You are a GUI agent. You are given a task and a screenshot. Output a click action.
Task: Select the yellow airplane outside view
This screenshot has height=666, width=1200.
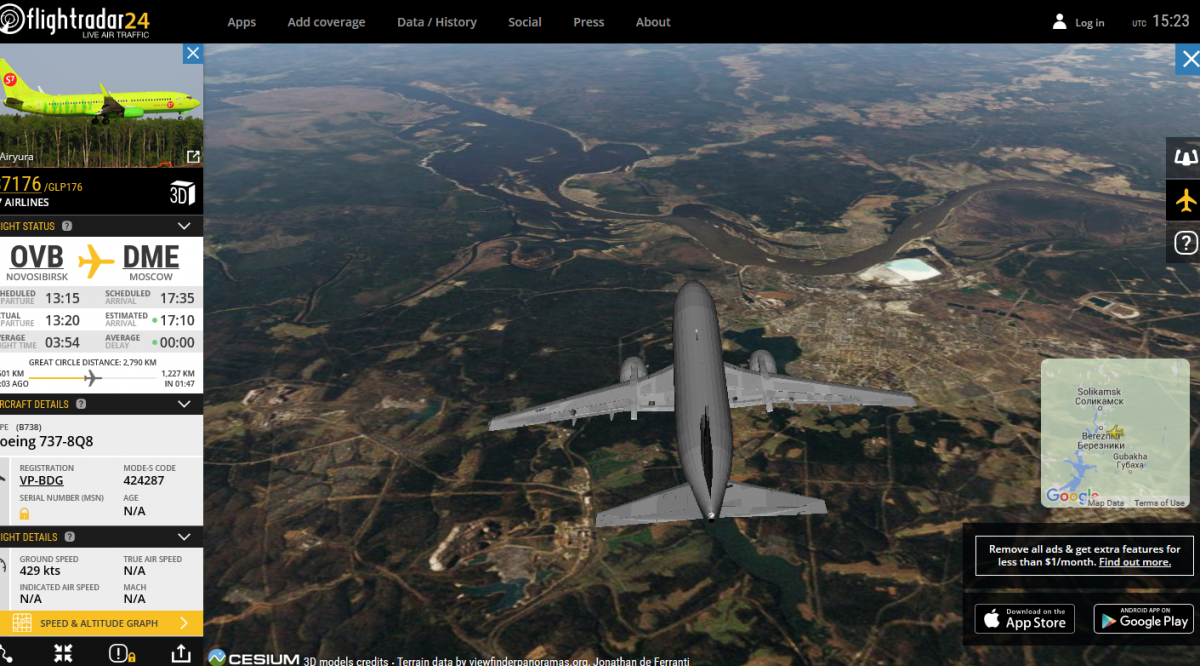[x=1185, y=200]
